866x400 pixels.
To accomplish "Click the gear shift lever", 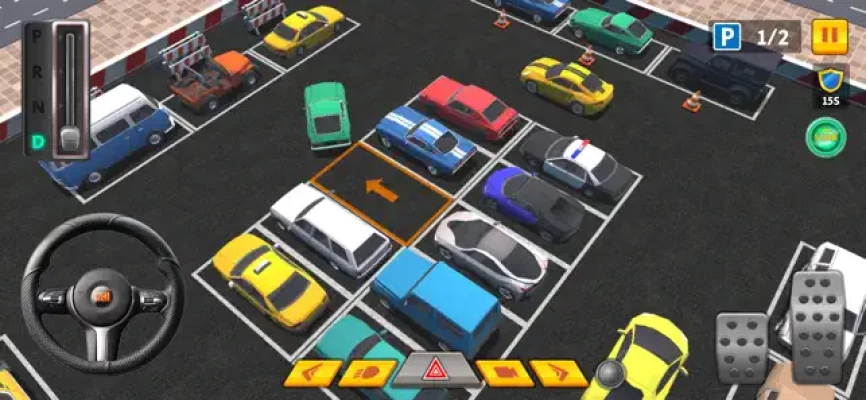I will coord(70,136).
